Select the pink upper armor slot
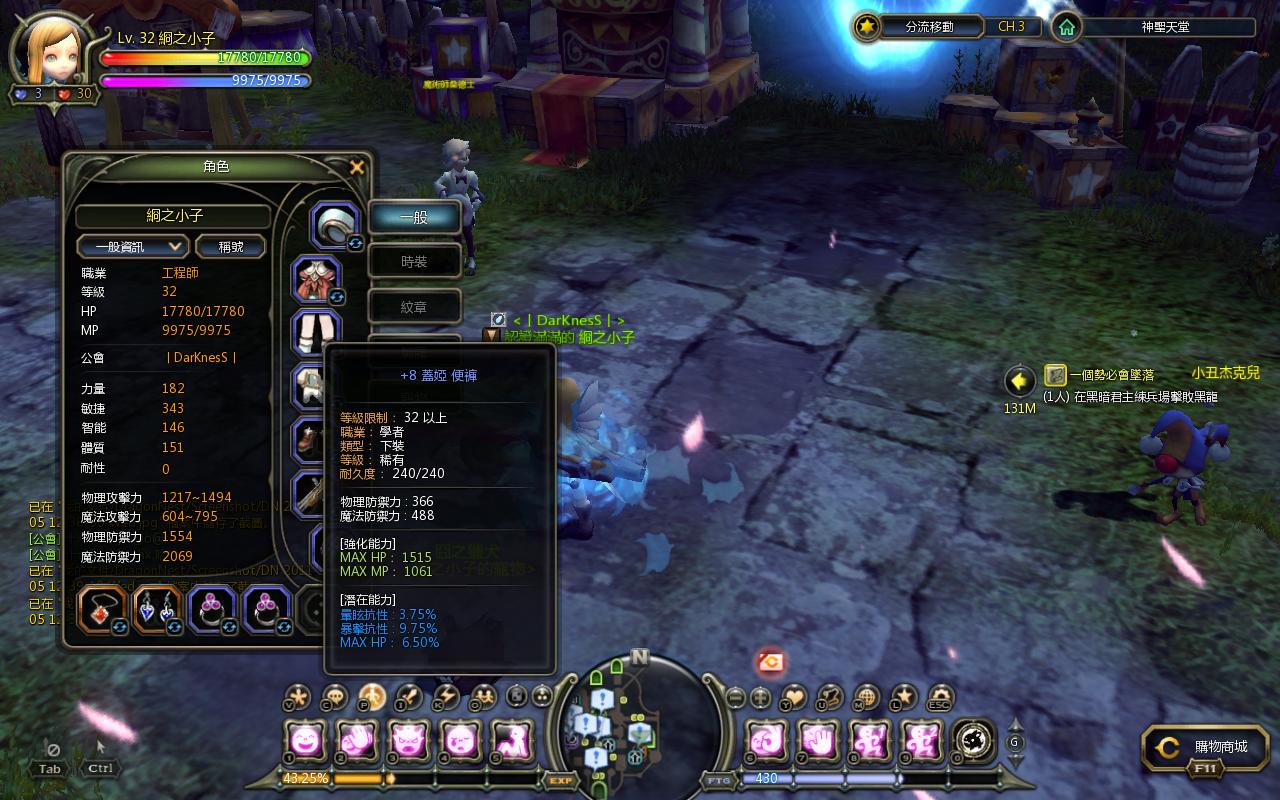 317,279
